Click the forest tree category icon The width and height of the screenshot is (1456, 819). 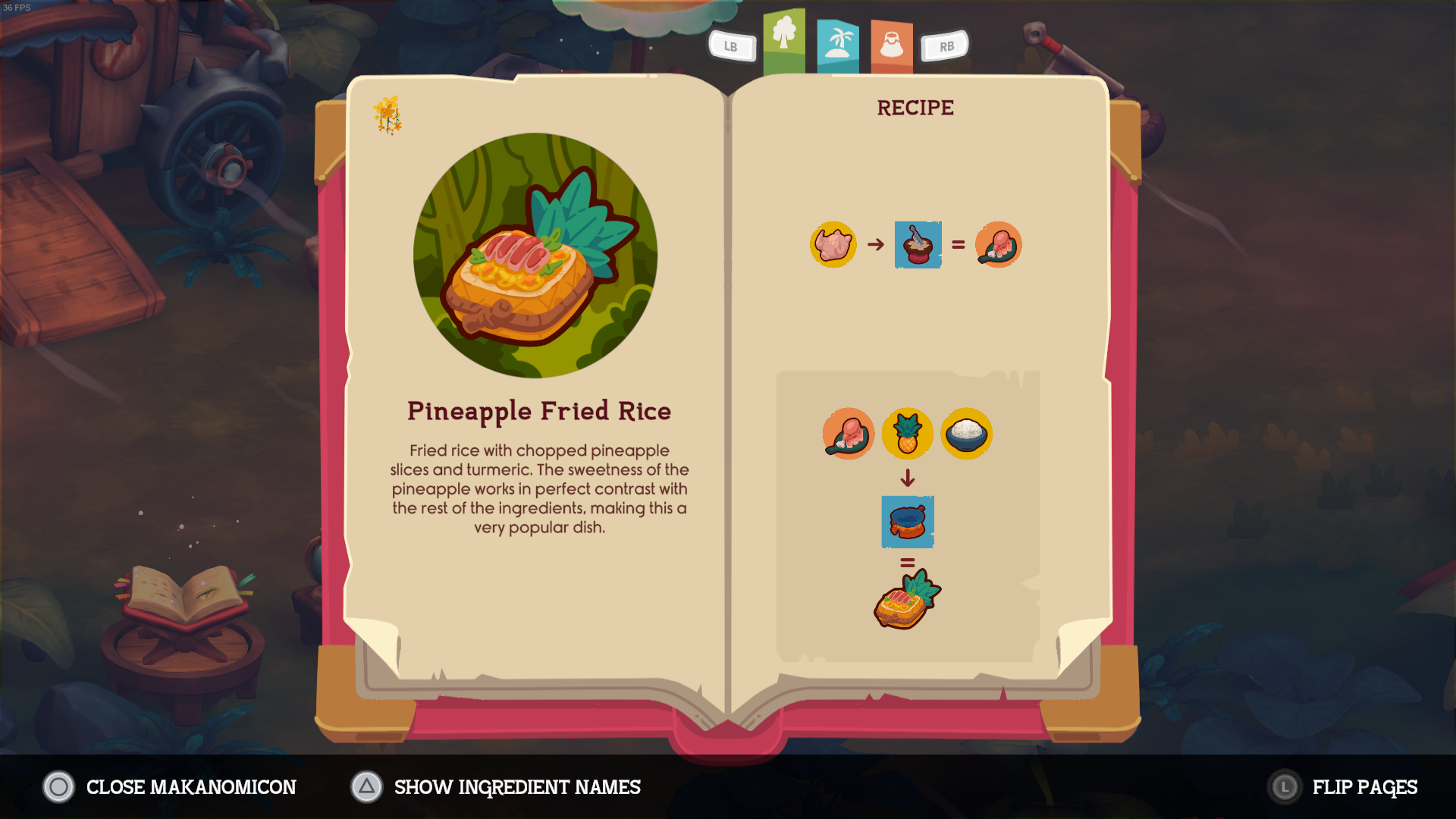[784, 36]
